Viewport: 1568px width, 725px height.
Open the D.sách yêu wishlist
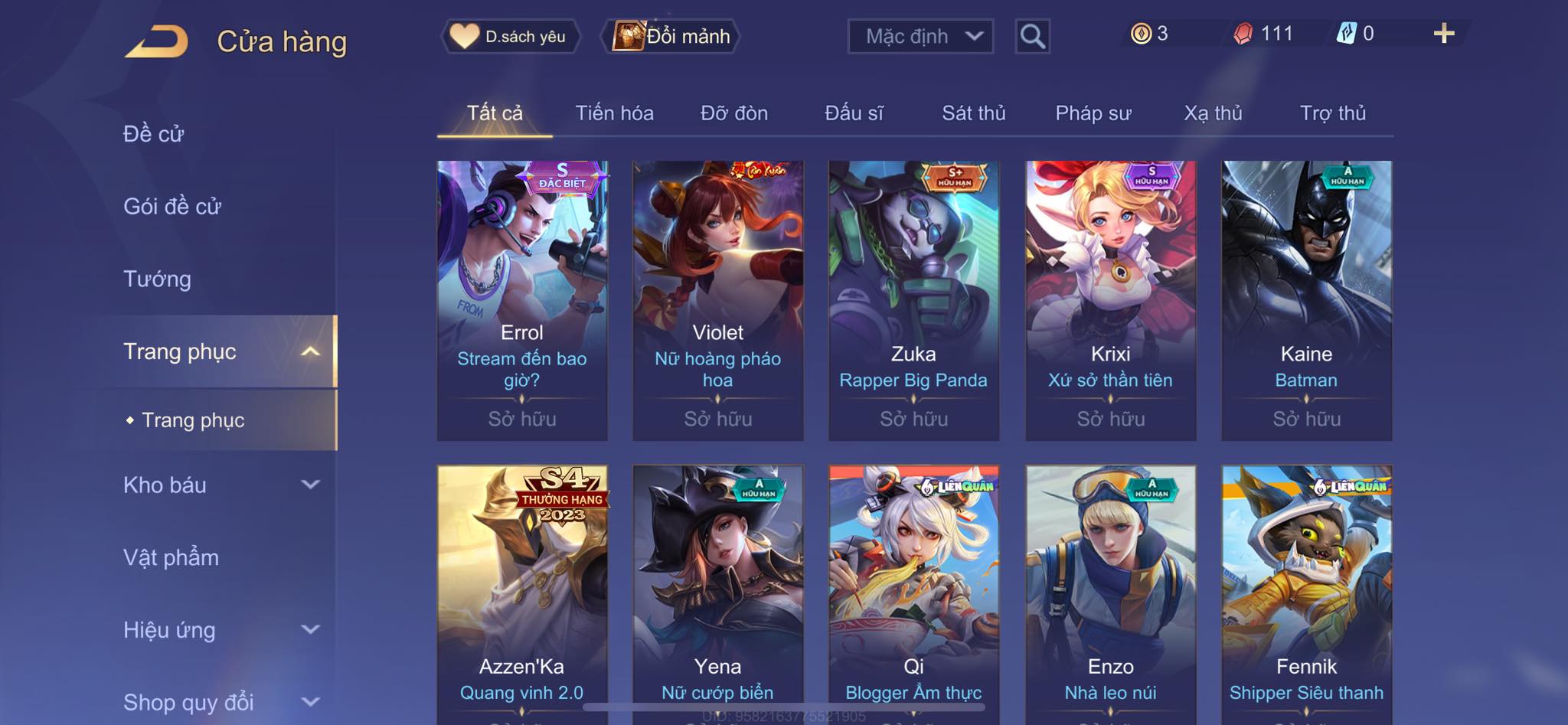(510, 36)
